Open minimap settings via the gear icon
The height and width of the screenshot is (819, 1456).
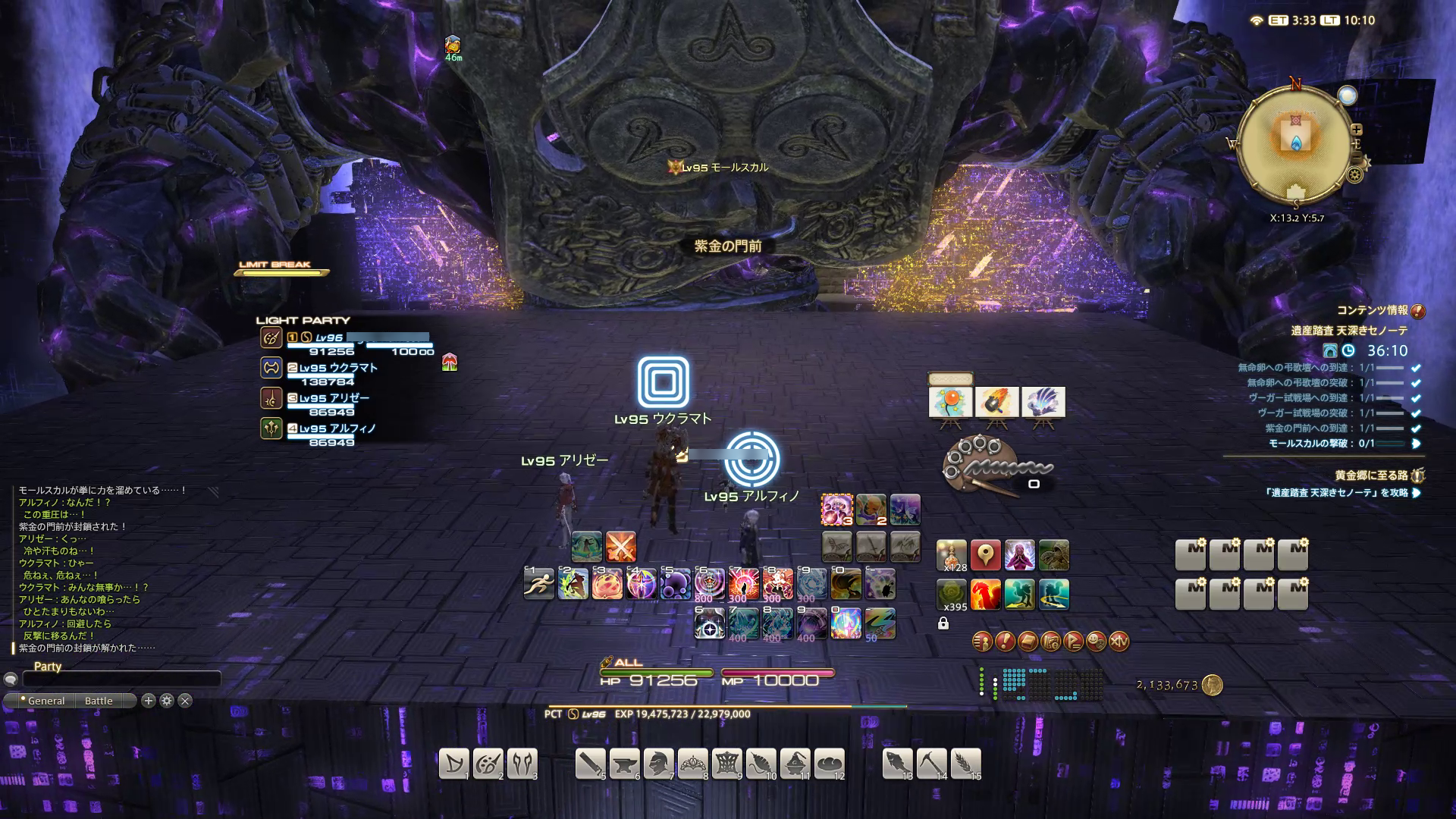pos(1354,175)
